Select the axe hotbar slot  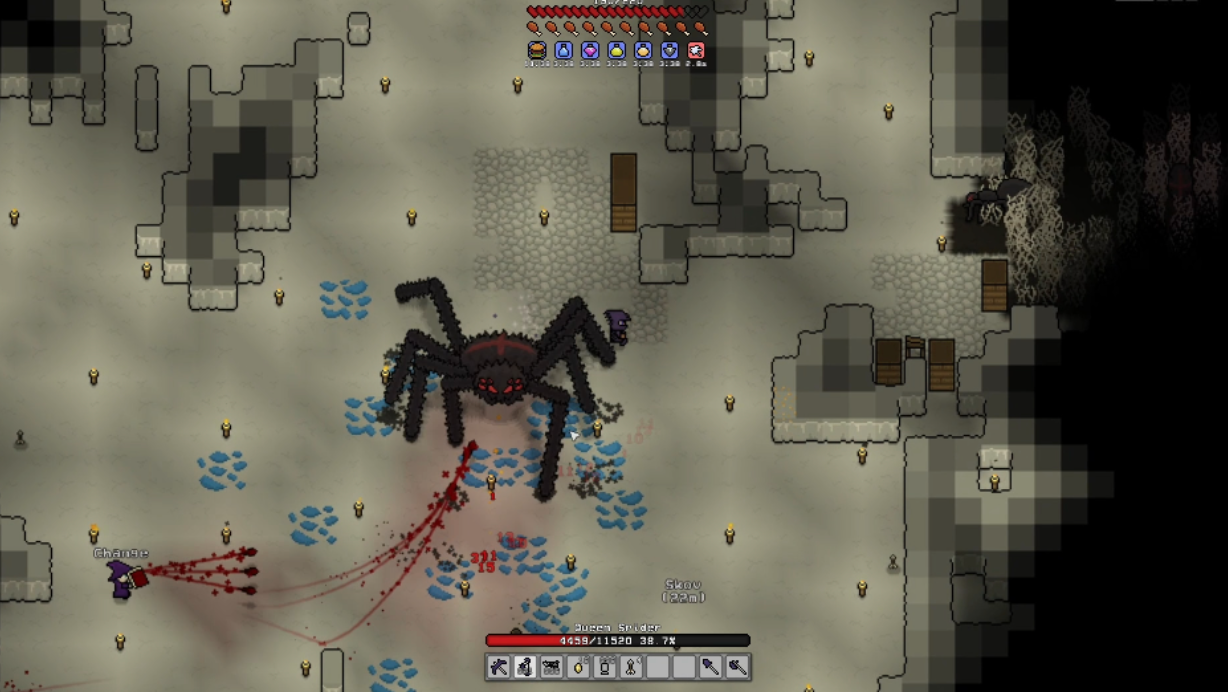pos(736,667)
